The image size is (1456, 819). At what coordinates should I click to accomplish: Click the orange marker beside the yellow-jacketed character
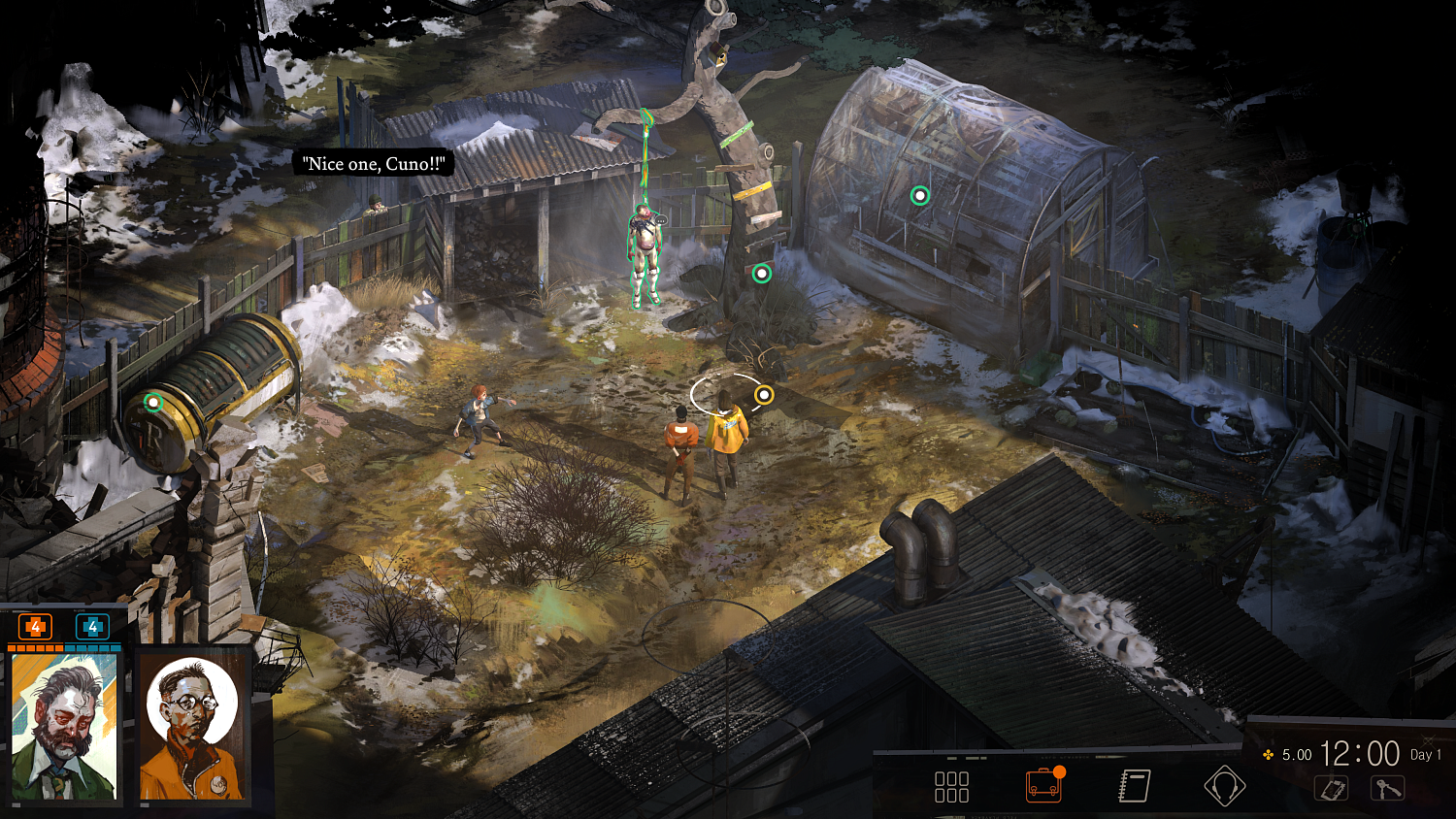point(765,394)
